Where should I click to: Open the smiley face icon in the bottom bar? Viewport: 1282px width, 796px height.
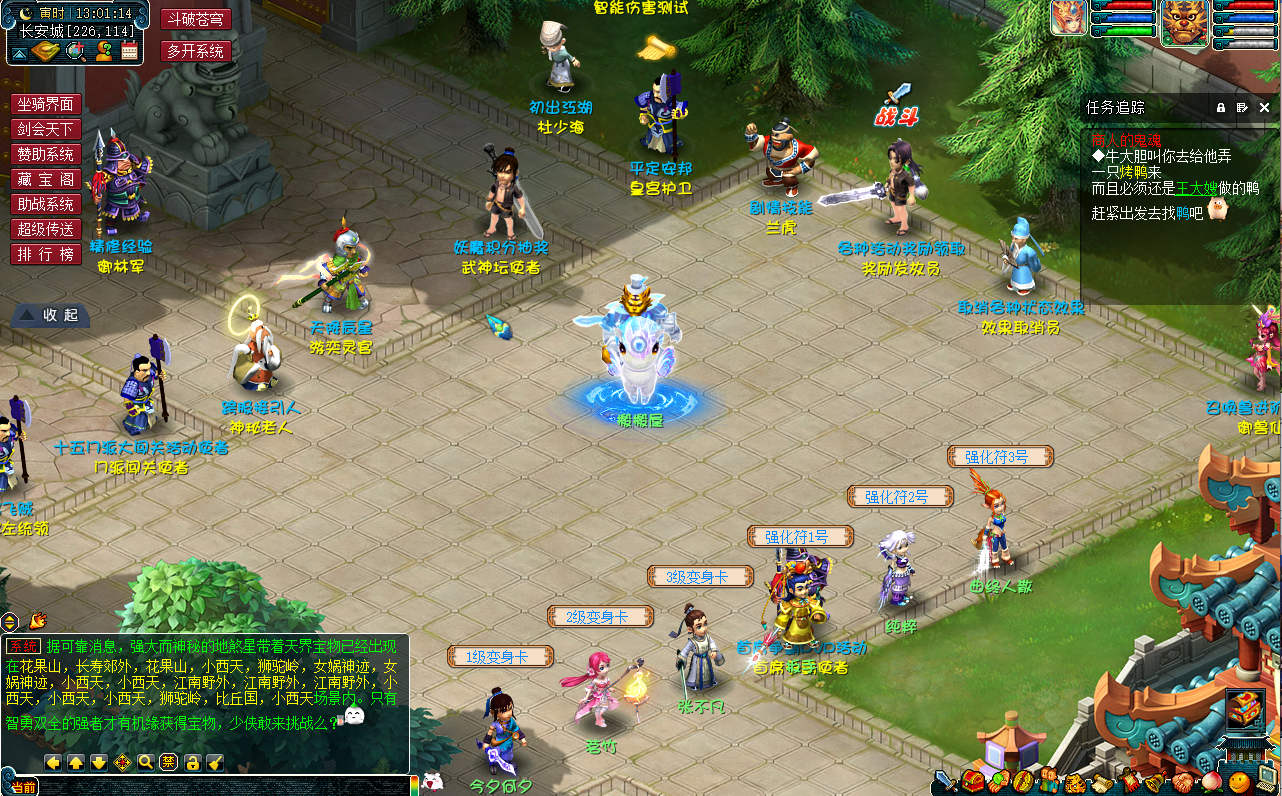click(x=1240, y=782)
